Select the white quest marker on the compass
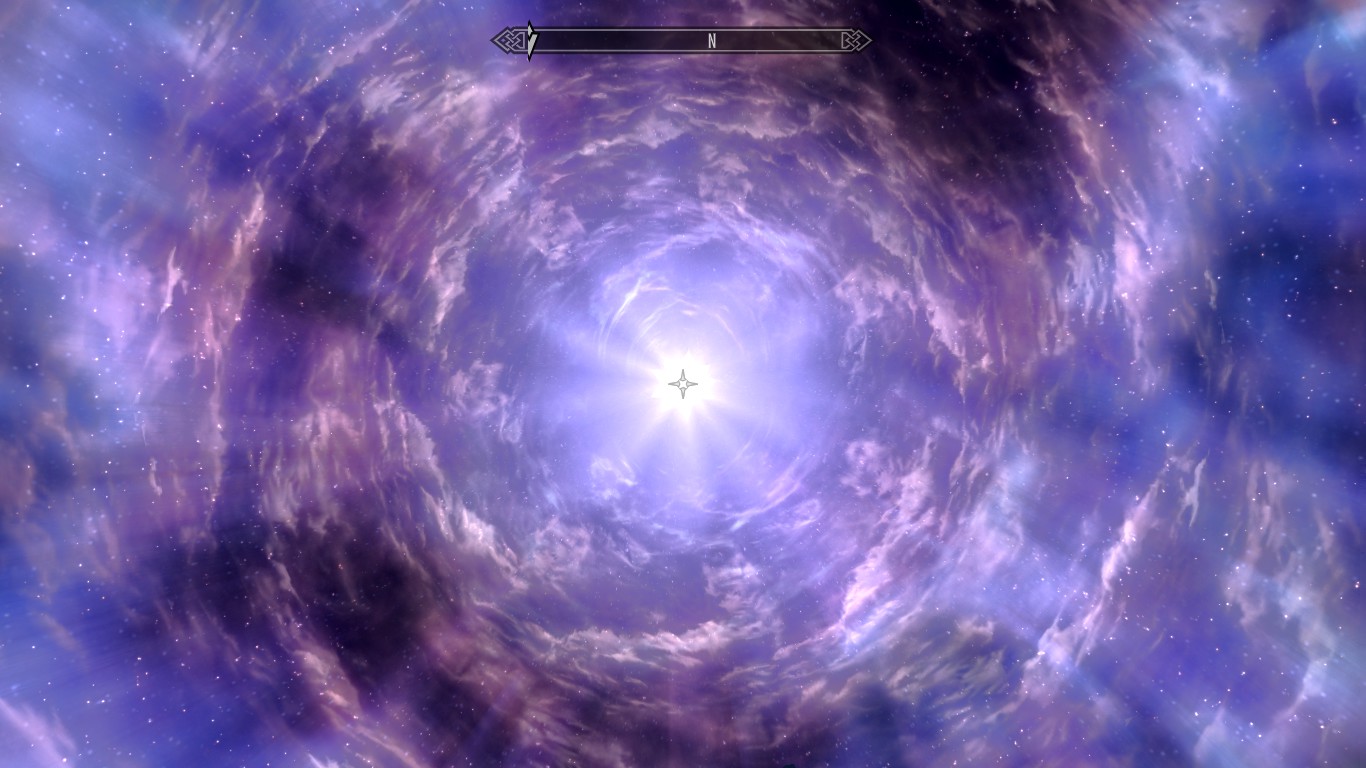Viewport: 1366px width, 768px height. [x=530, y=38]
